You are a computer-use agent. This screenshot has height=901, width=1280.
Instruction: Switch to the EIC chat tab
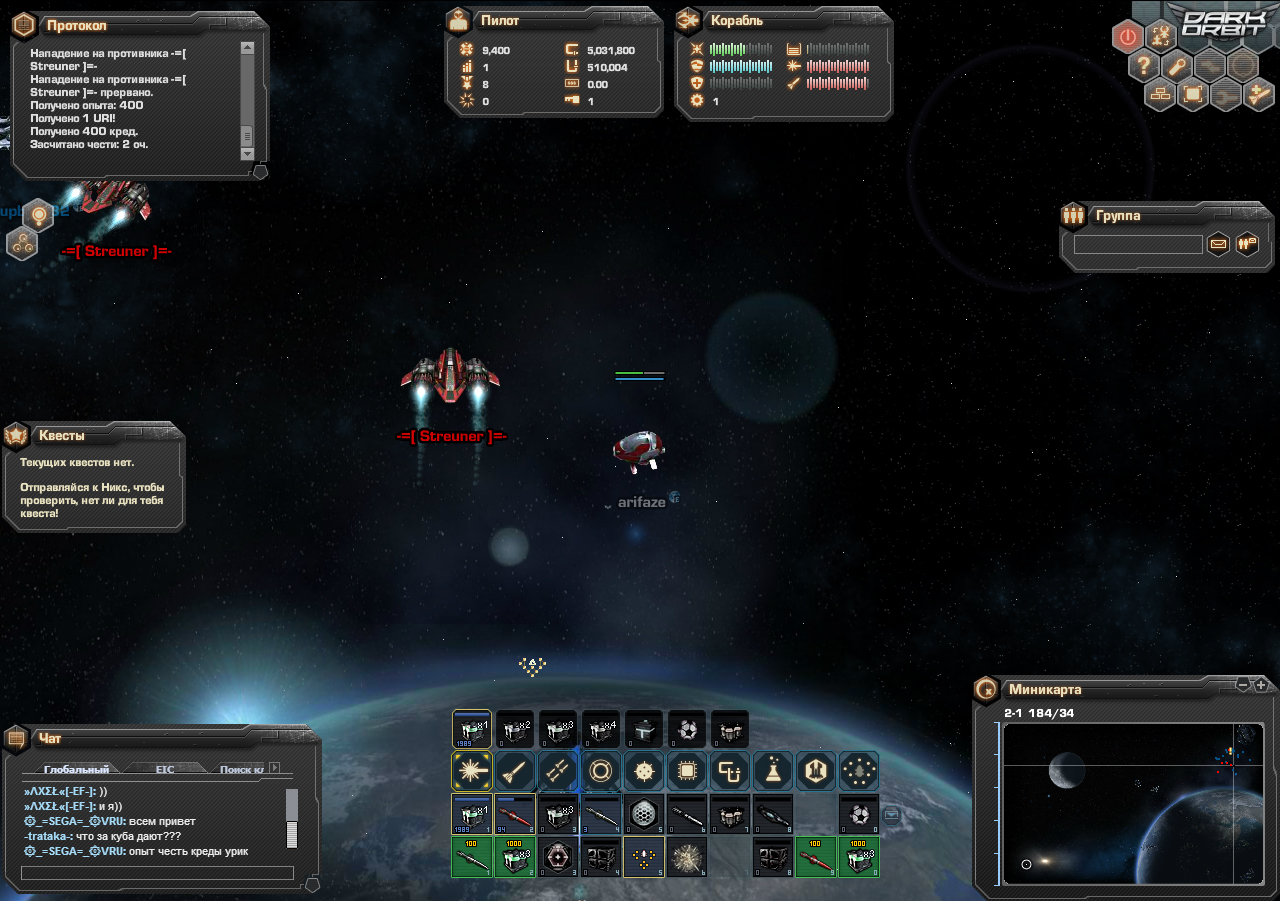[165, 769]
